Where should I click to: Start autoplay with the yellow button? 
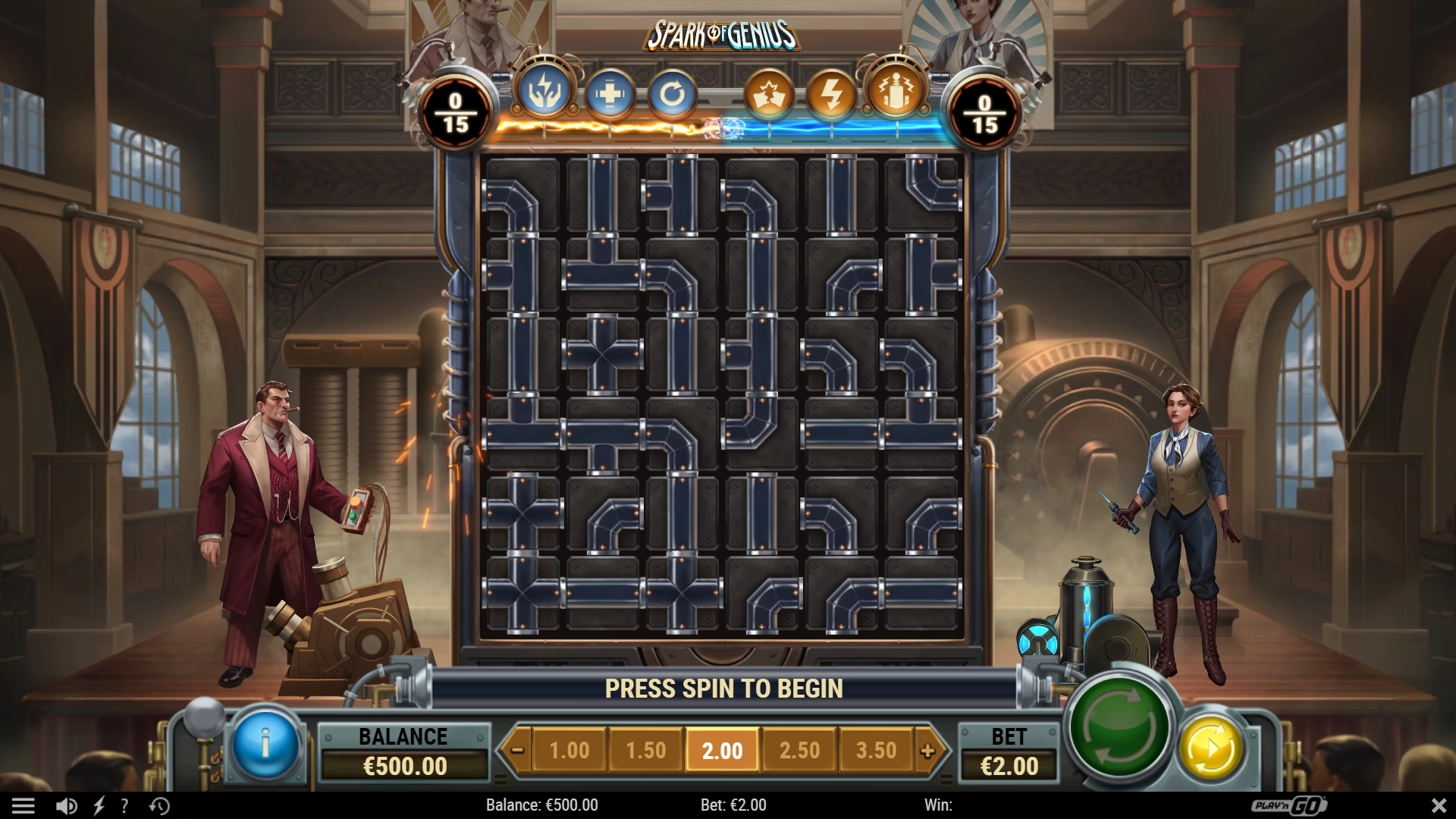click(x=1211, y=748)
